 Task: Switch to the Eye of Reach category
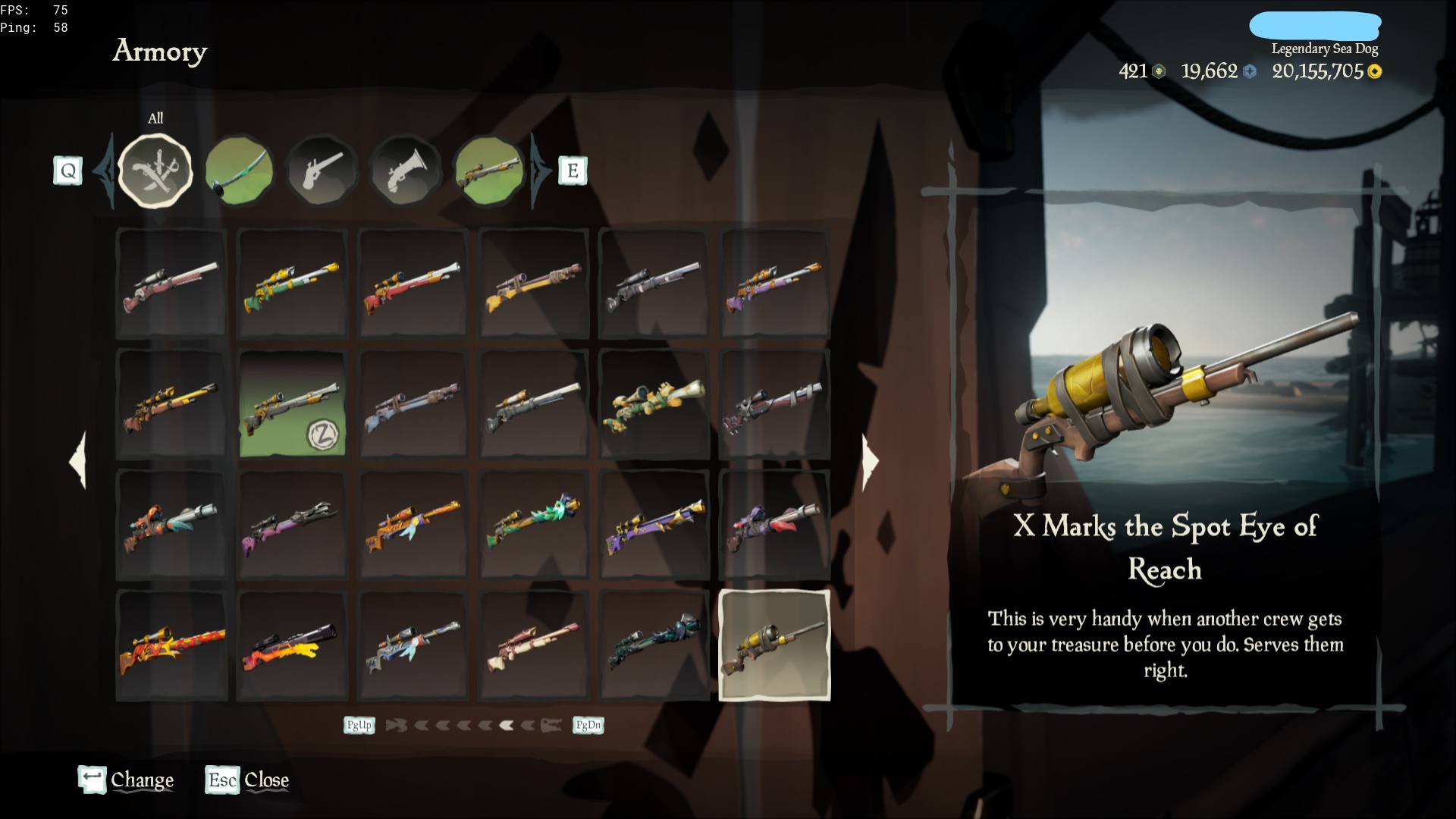pyautogui.click(x=489, y=171)
